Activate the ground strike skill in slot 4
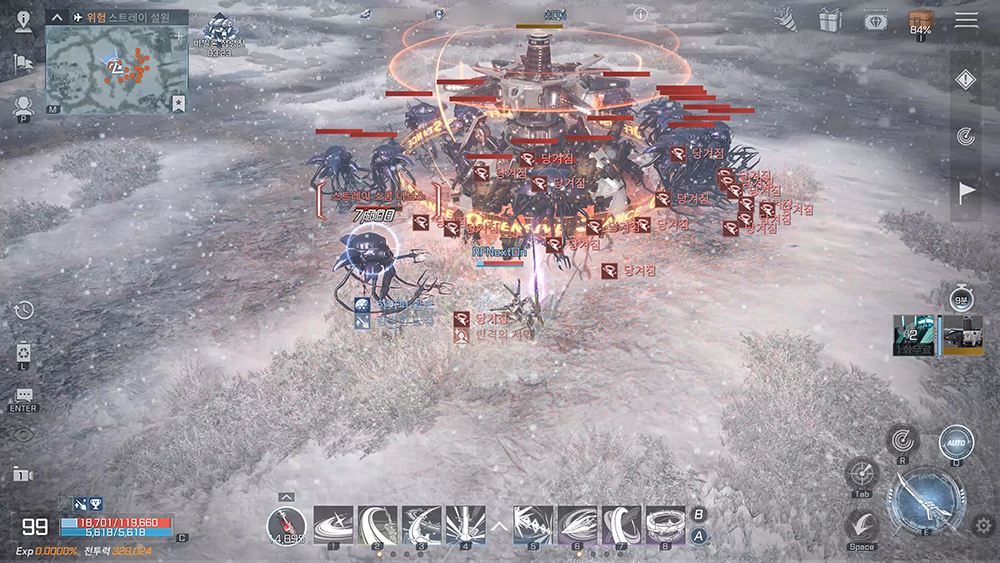This screenshot has height=563, width=1000. (465, 525)
